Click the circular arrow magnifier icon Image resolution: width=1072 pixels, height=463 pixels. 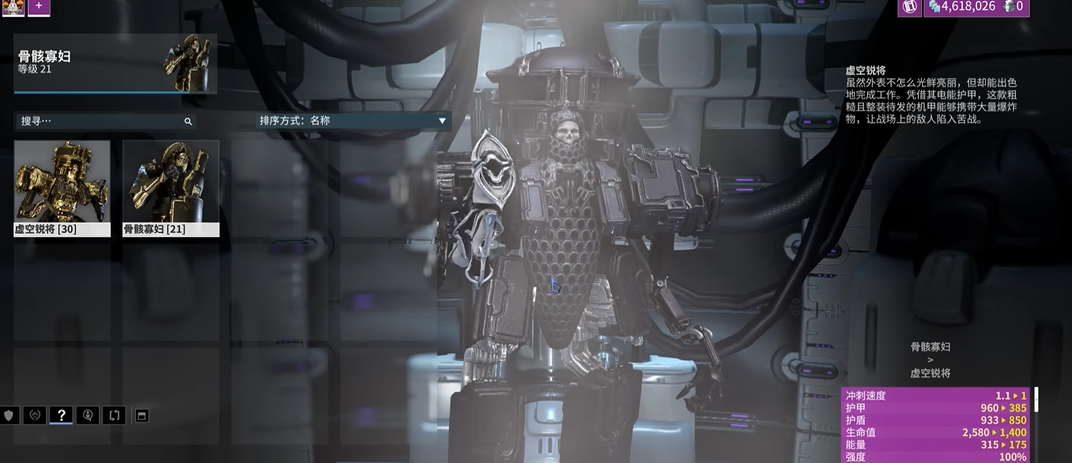(x=88, y=415)
